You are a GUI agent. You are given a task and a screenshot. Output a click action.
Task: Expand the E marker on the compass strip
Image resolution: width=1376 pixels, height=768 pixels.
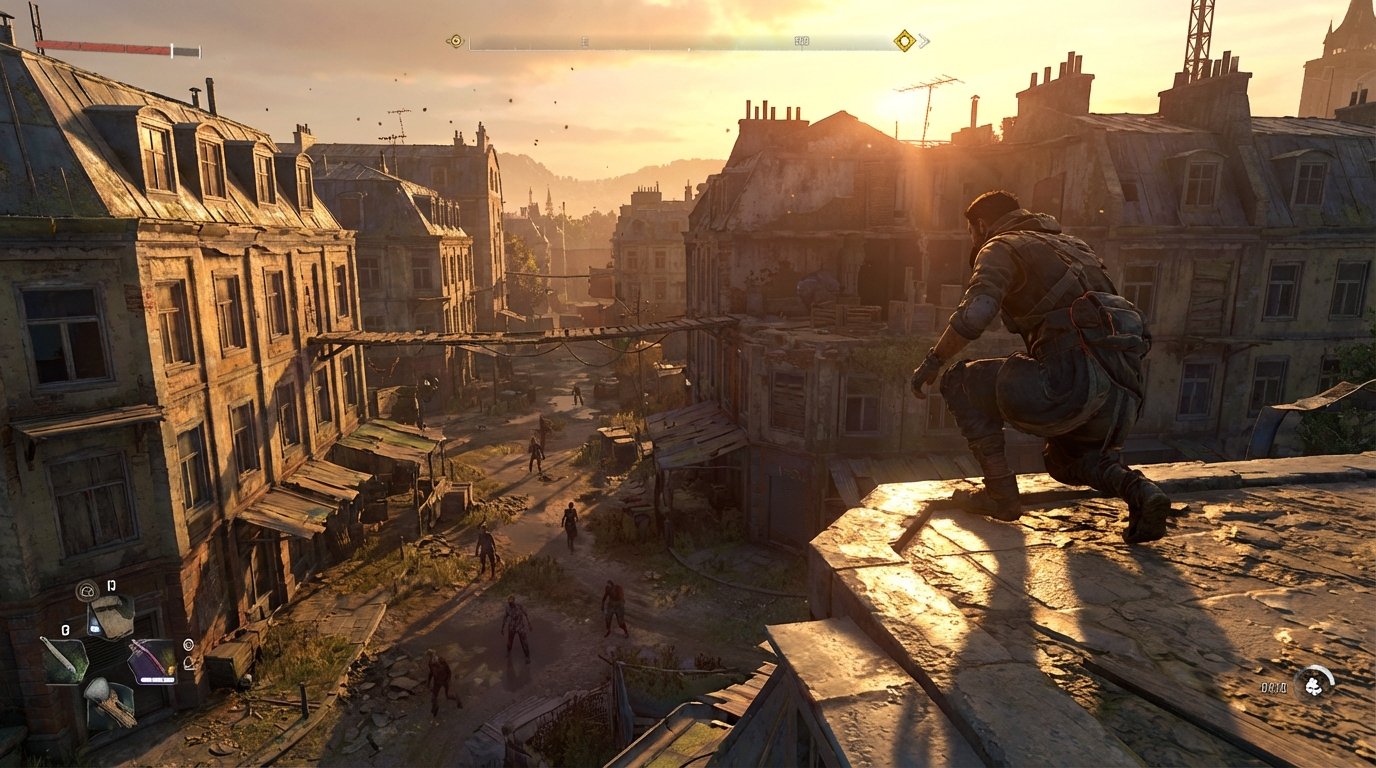coord(583,41)
